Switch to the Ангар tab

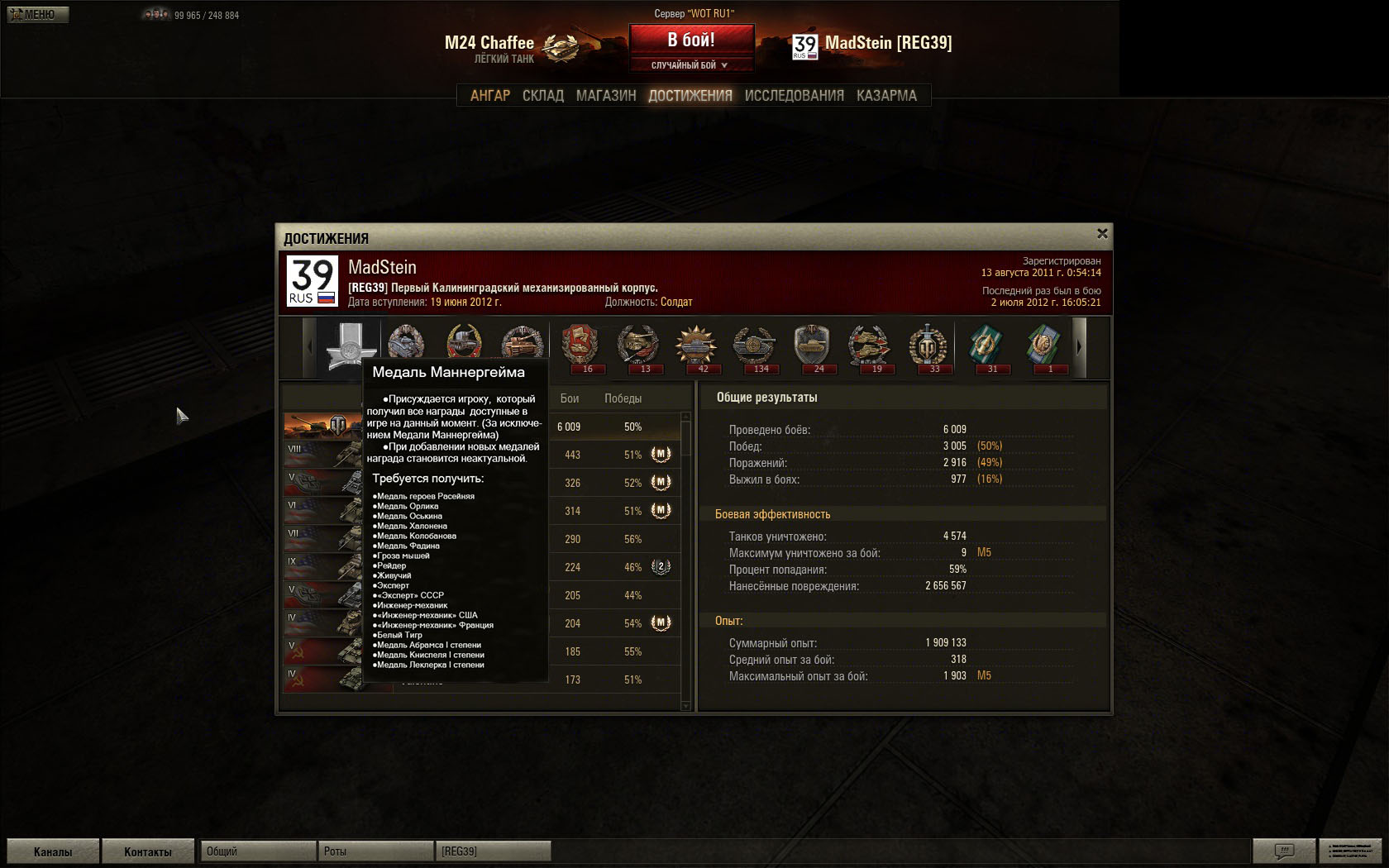(x=490, y=96)
